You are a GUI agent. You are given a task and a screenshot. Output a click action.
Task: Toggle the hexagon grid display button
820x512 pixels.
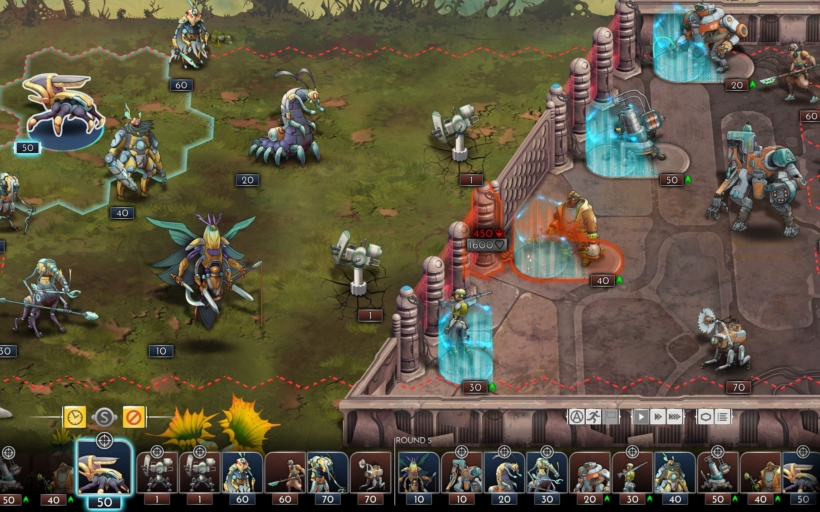point(705,416)
